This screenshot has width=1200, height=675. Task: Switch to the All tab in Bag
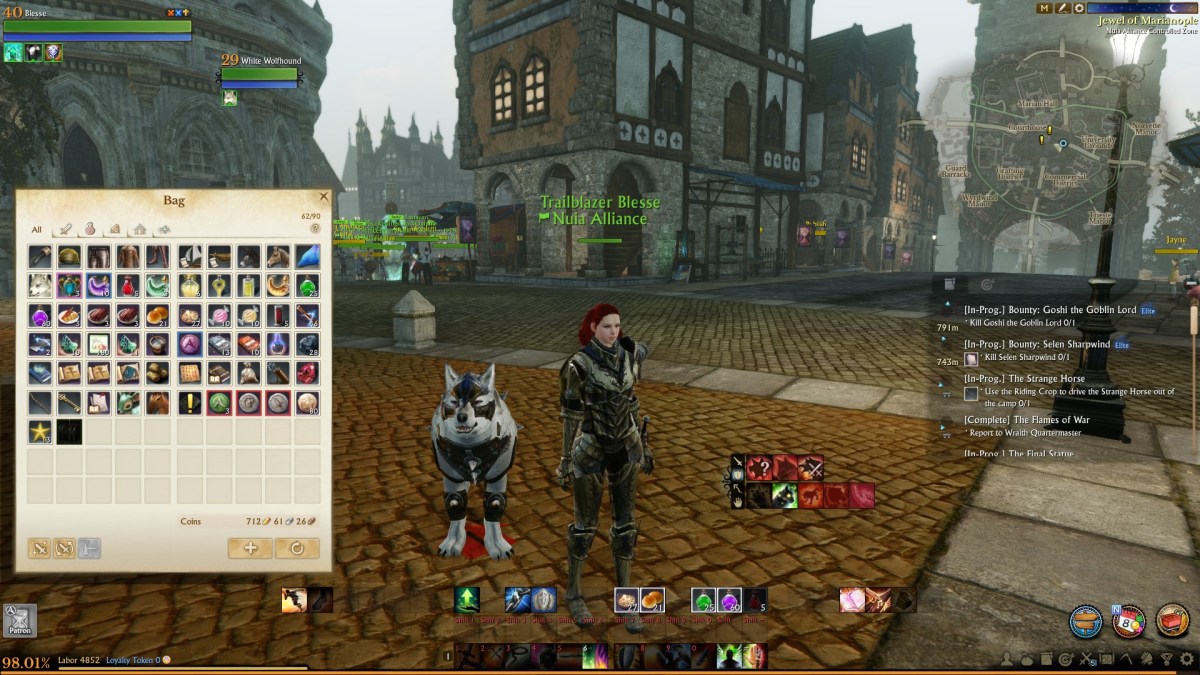[37, 230]
